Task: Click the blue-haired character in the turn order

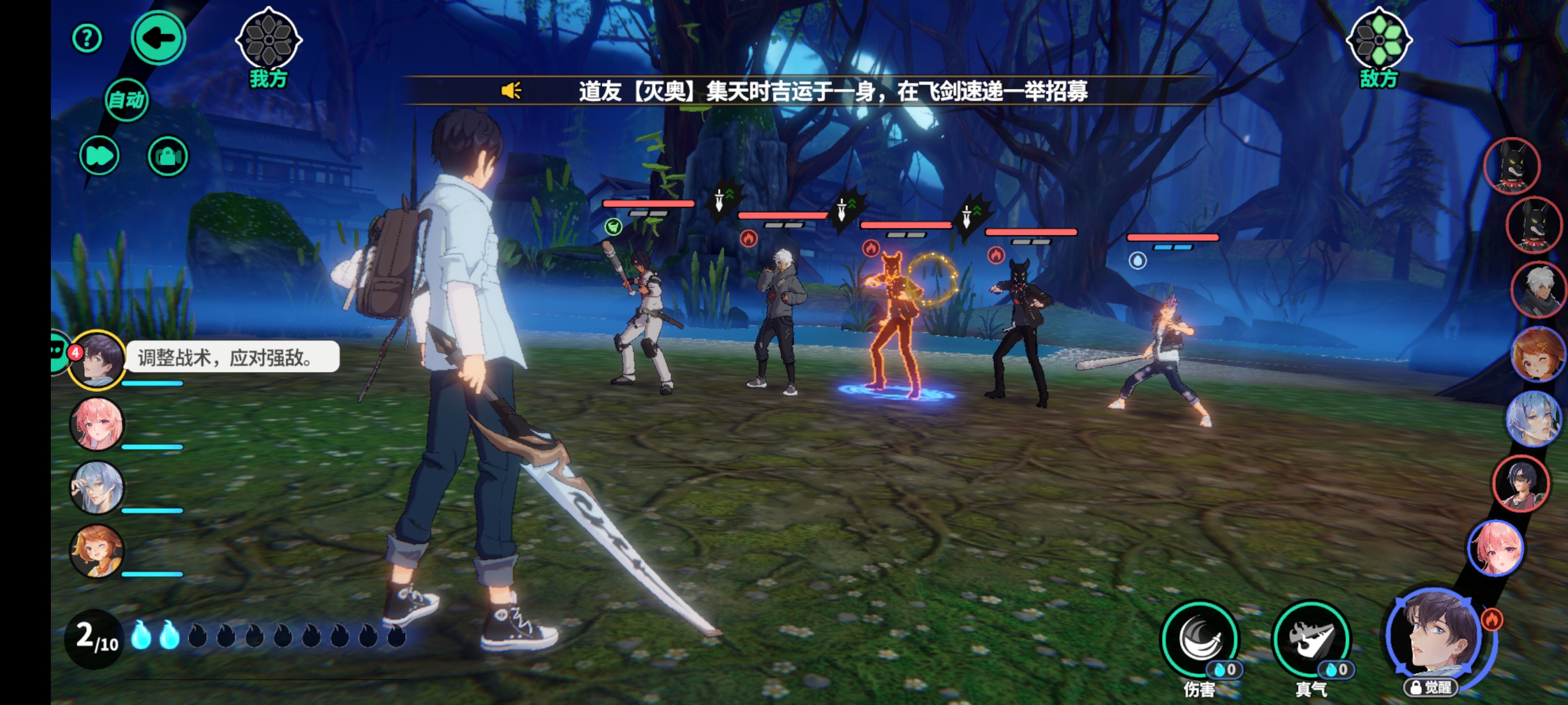Action: pyautogui.click(x=1534, y=418)
